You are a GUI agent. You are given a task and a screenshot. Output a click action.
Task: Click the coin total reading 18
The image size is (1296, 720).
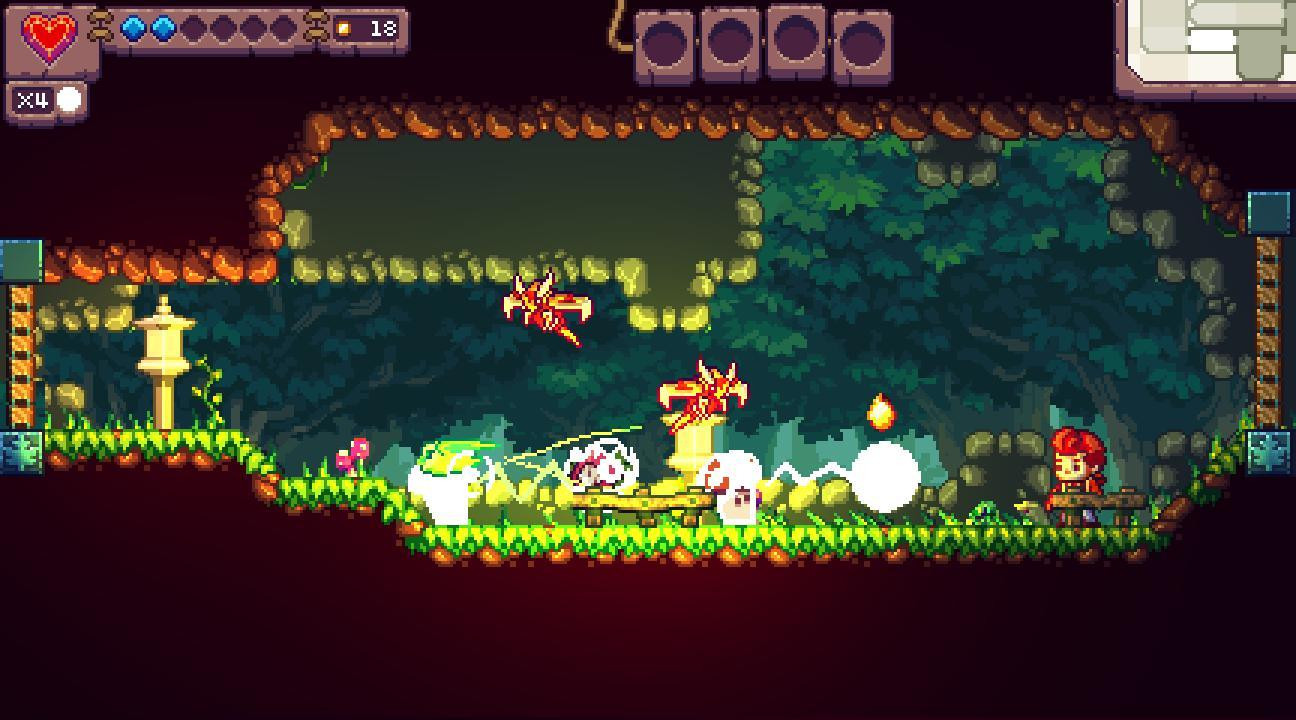pyautogui.click(x=383, y=29)
